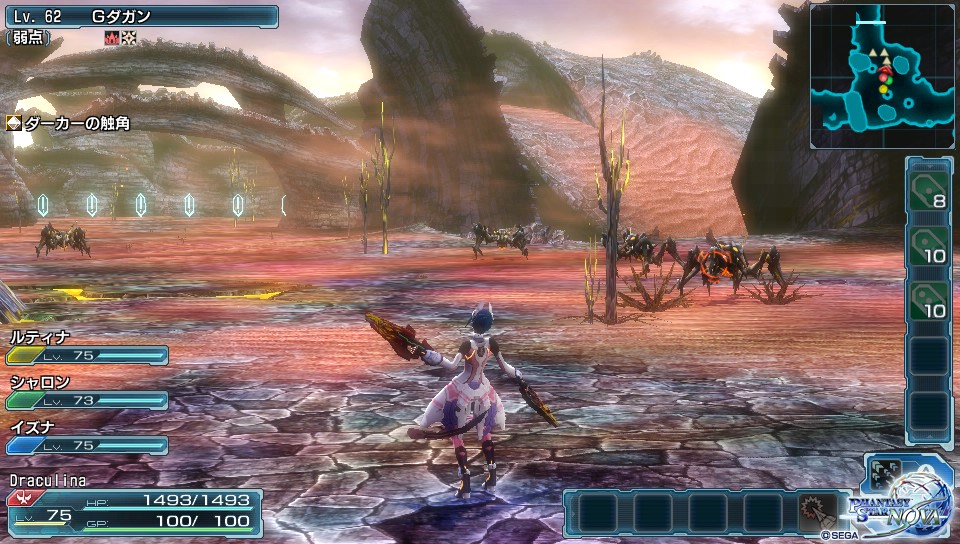Activate the spiked burst skill icon

[x=816, y=513]
